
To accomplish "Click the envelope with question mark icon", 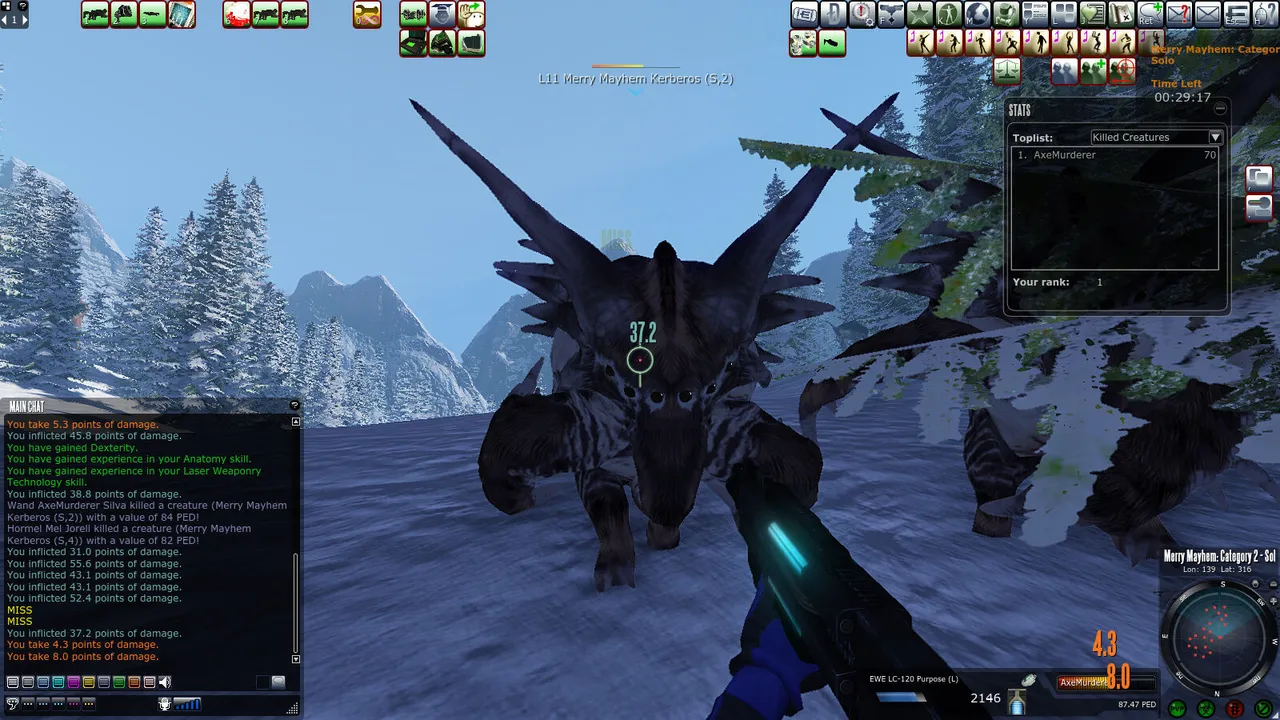I will point(1179,14).
